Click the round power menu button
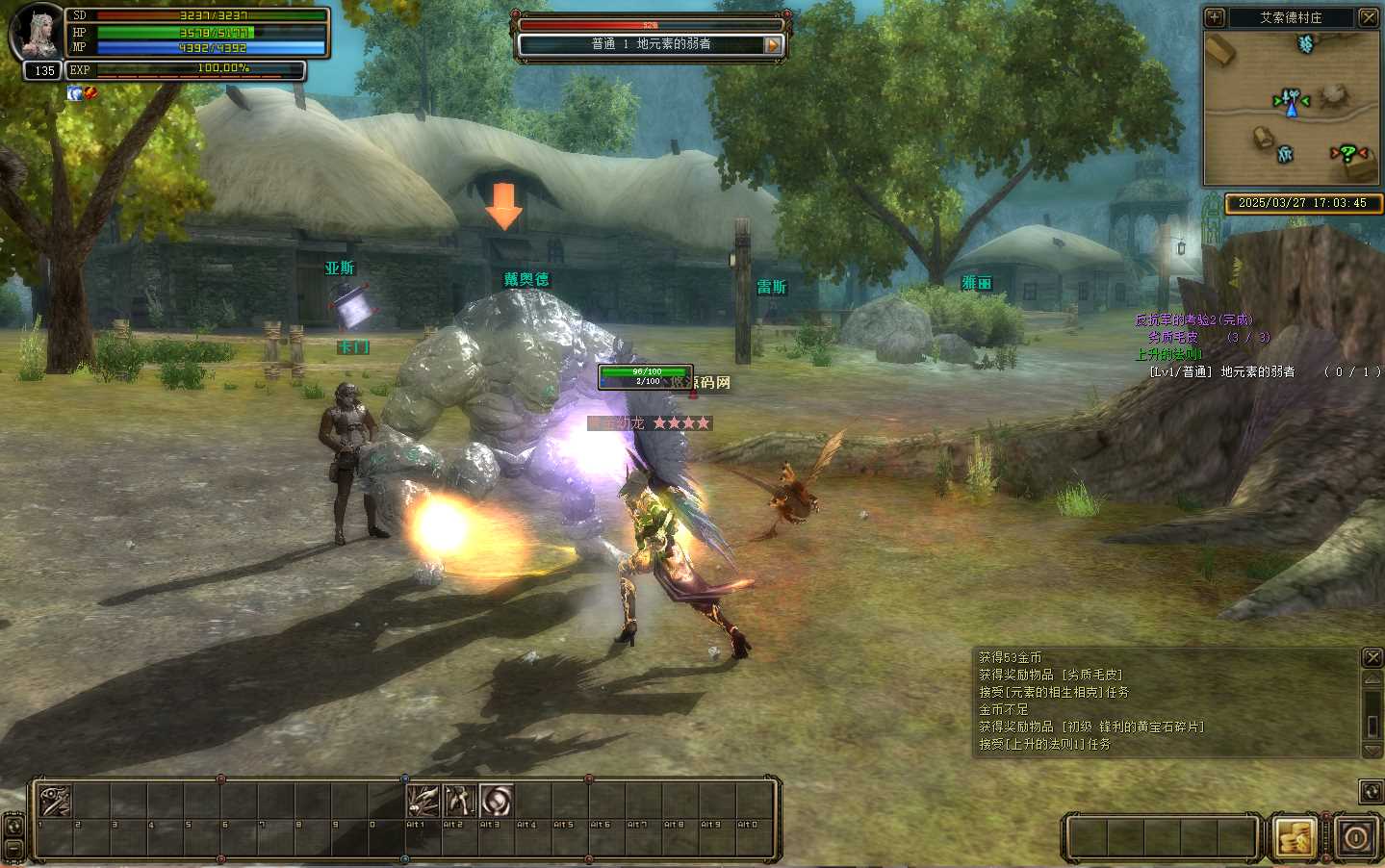Screen dimensions: 1385x868 point(1355,837)
